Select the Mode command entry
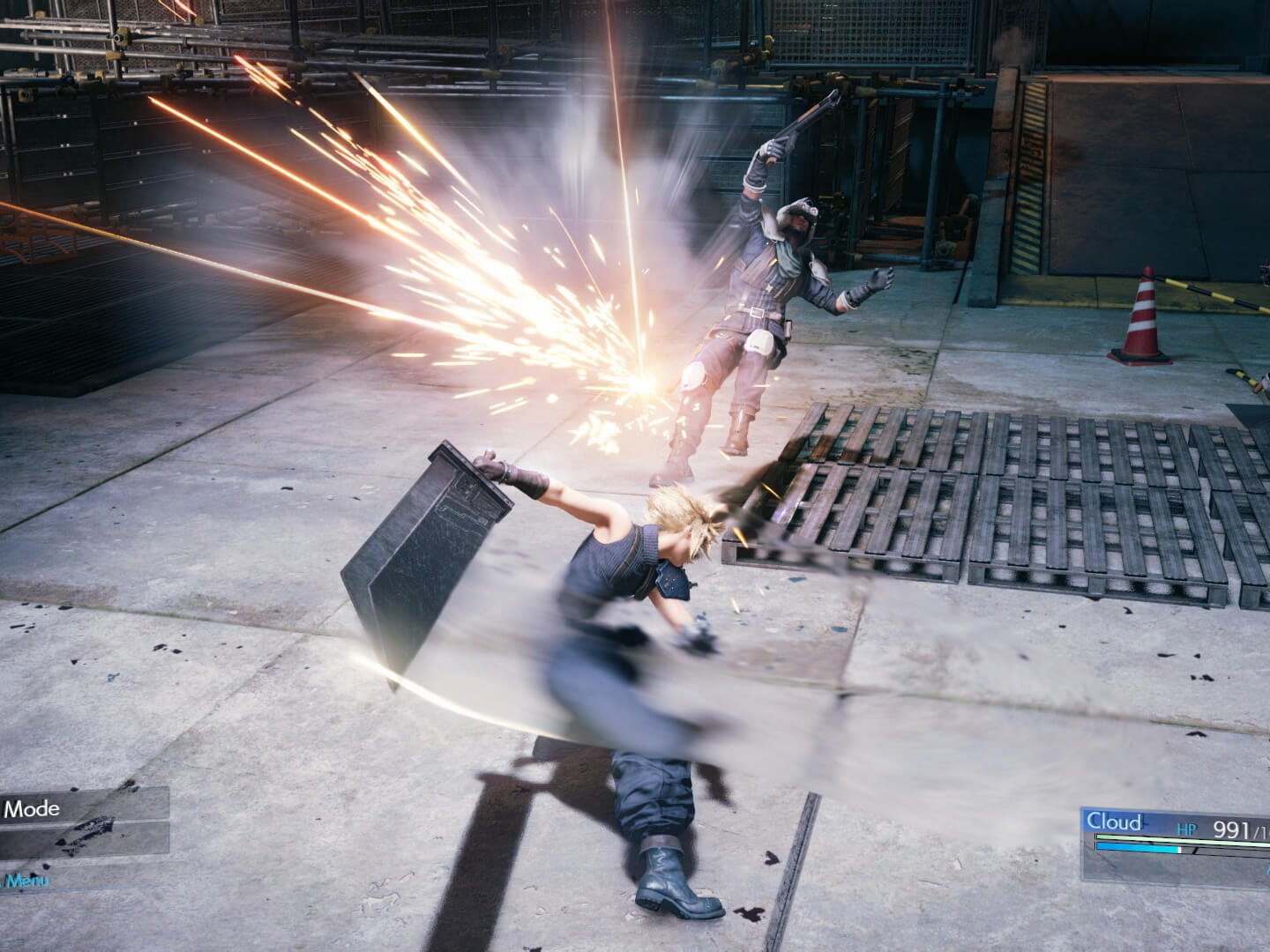The width and height of the screenshot is (1270, 952). (35, 808)
